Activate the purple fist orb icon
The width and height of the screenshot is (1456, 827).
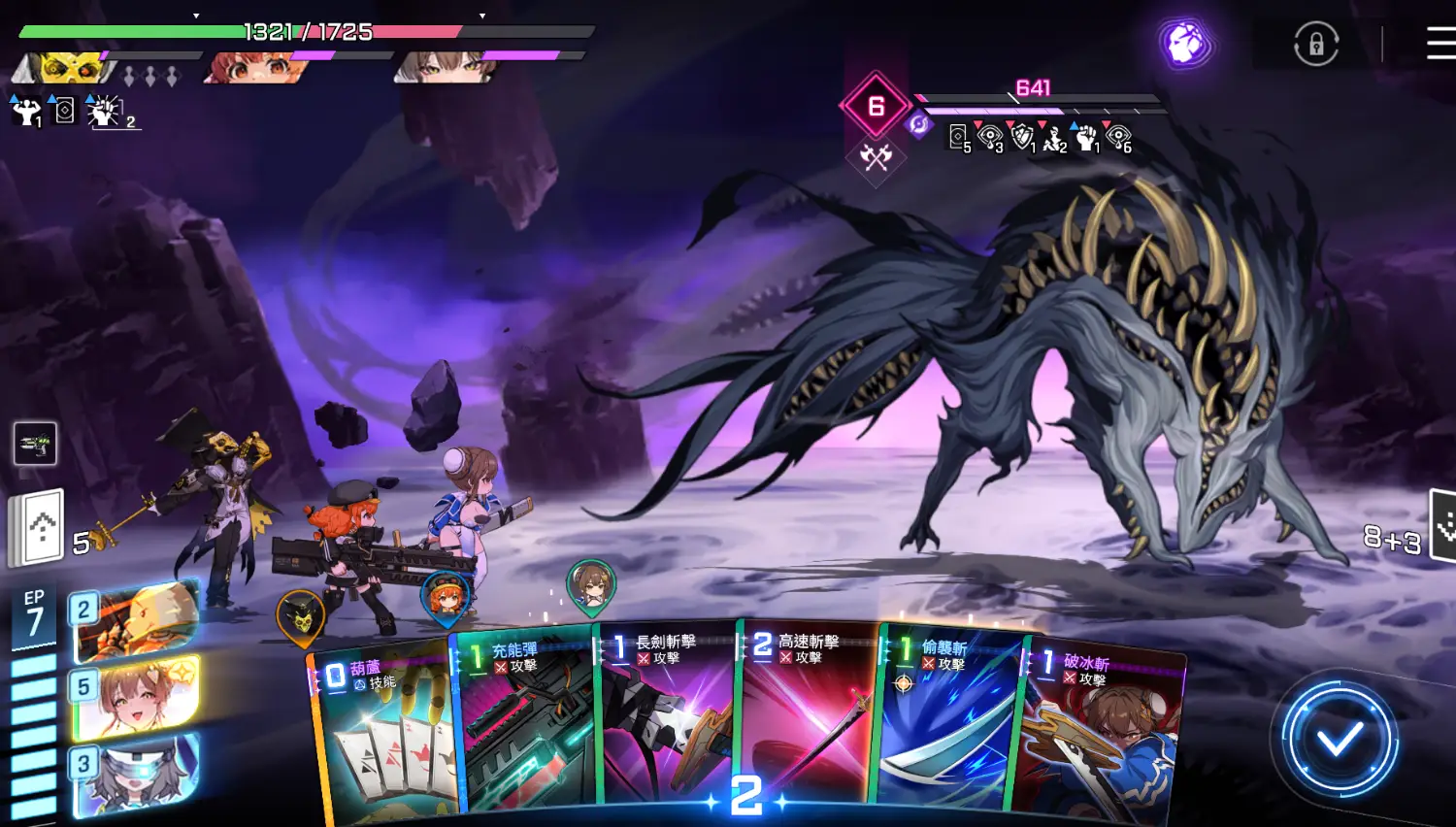[x=1184, y=44]
